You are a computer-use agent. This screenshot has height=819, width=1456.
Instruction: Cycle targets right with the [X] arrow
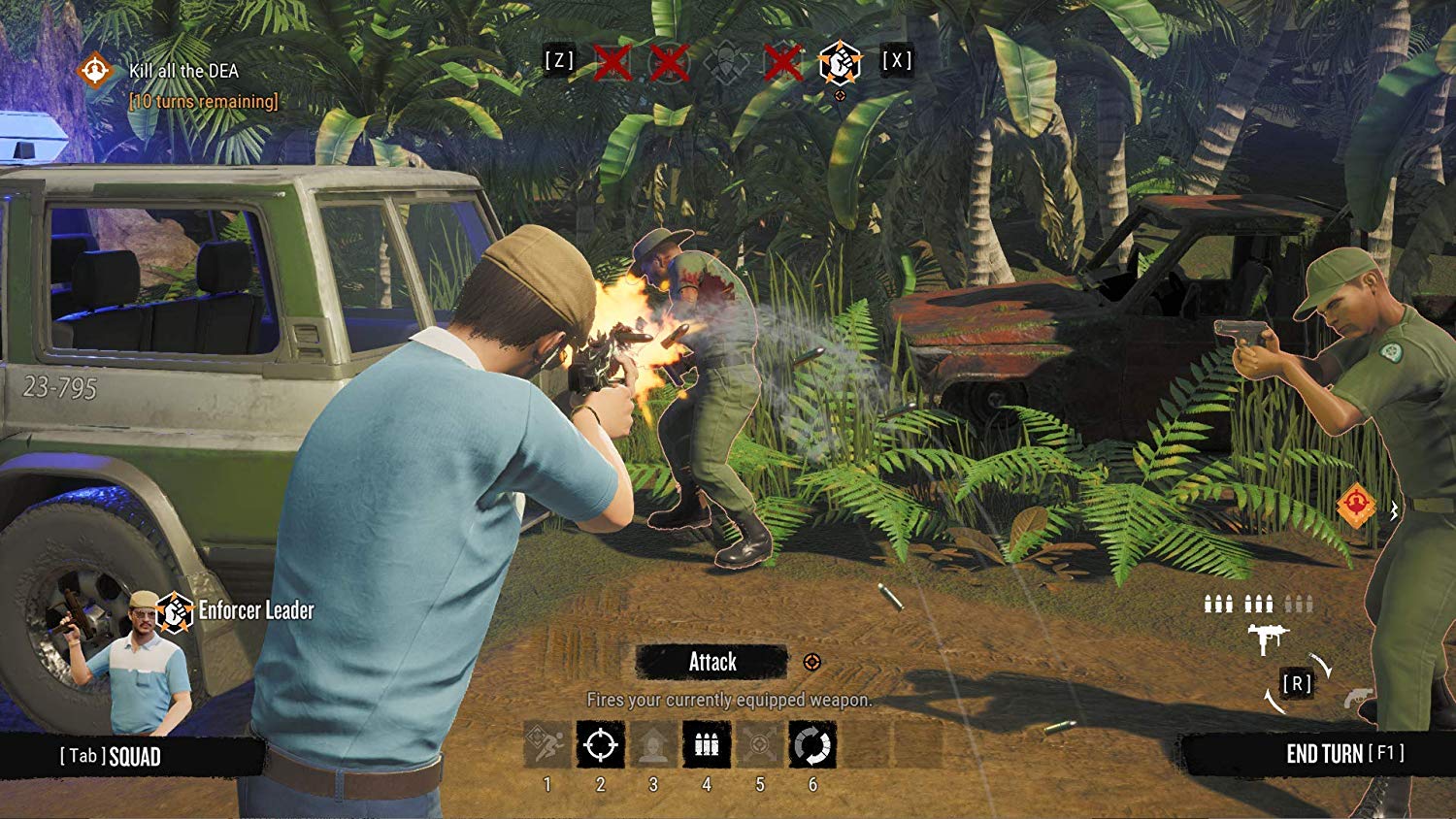click(x=898, y=60)
